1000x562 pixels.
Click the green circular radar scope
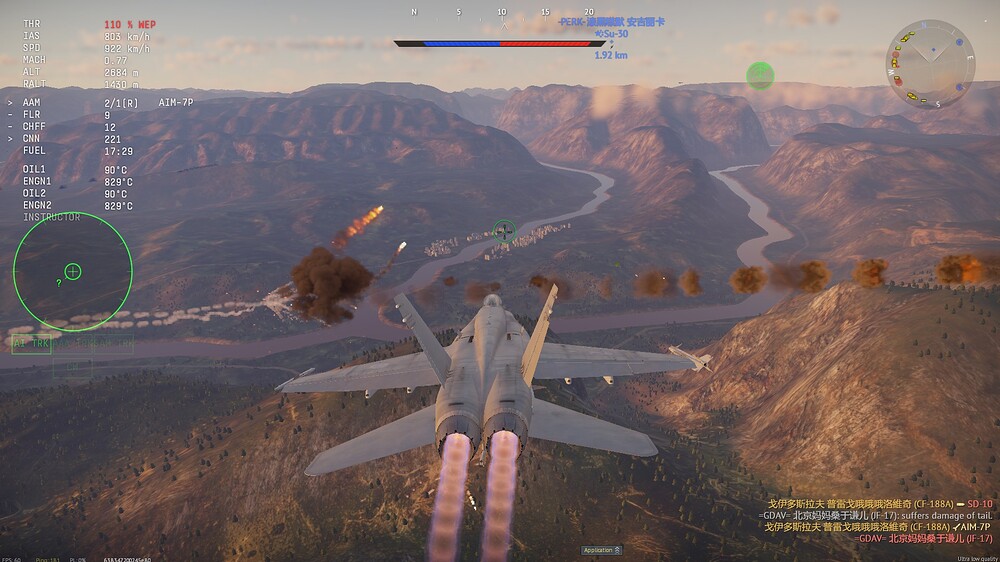72,271
